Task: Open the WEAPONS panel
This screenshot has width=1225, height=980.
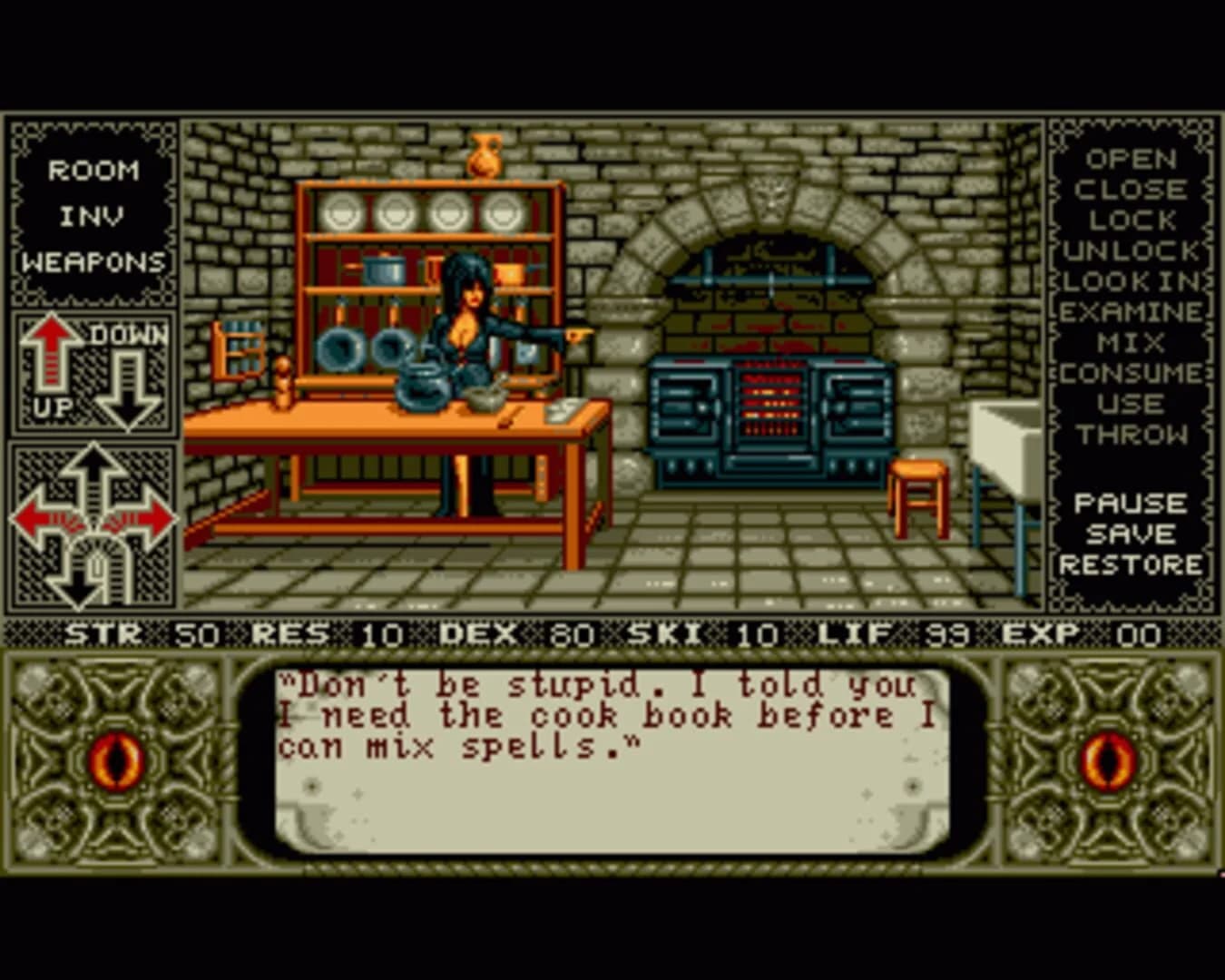Action: 94,262
